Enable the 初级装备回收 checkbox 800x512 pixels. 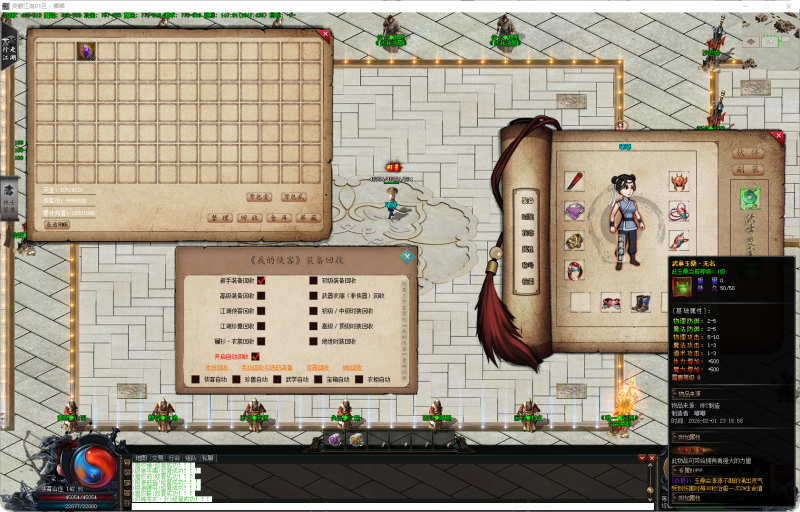click(313, 281)
